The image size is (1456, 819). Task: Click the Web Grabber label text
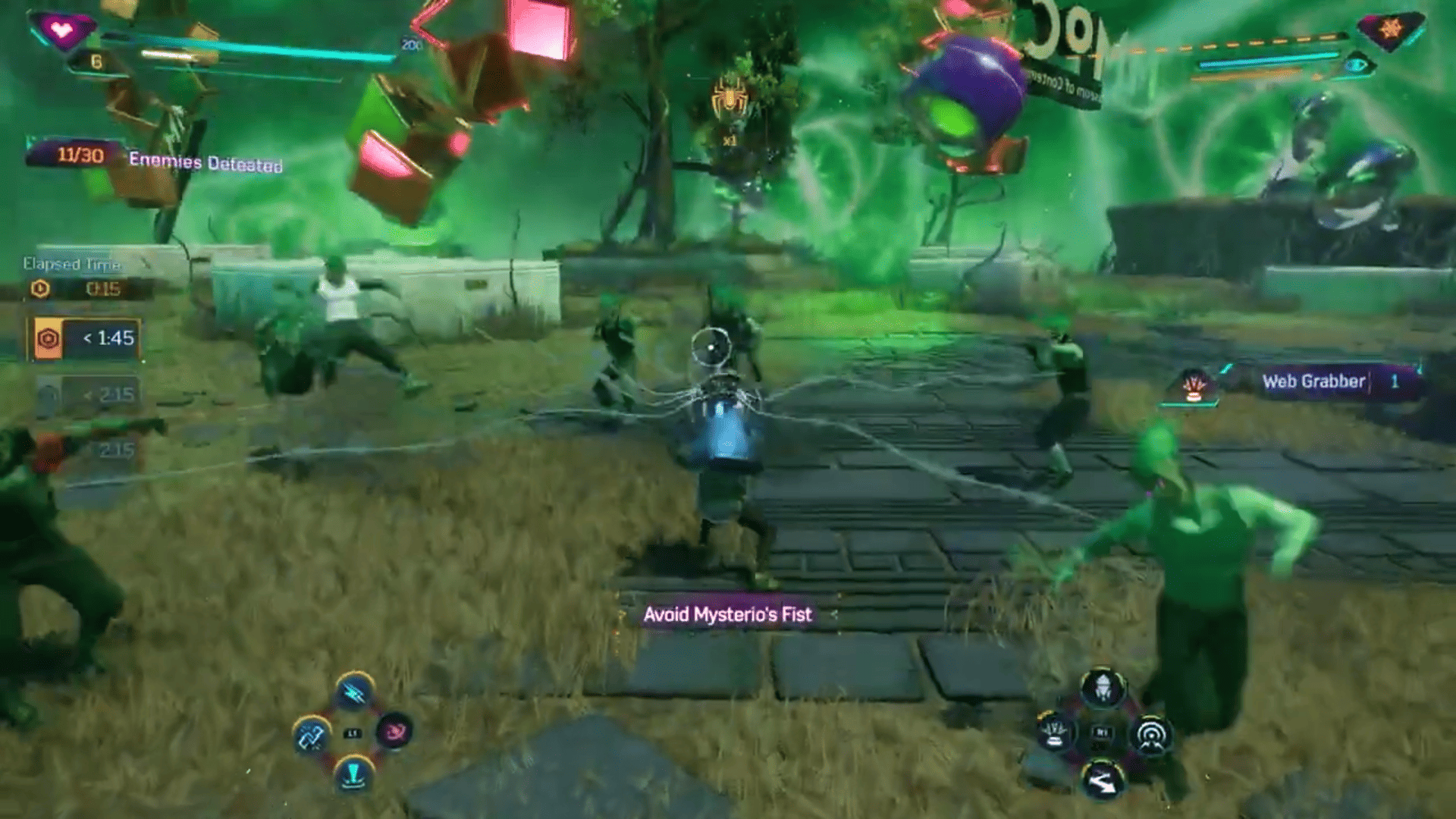pyautogui.click(x=1316, y=381)
